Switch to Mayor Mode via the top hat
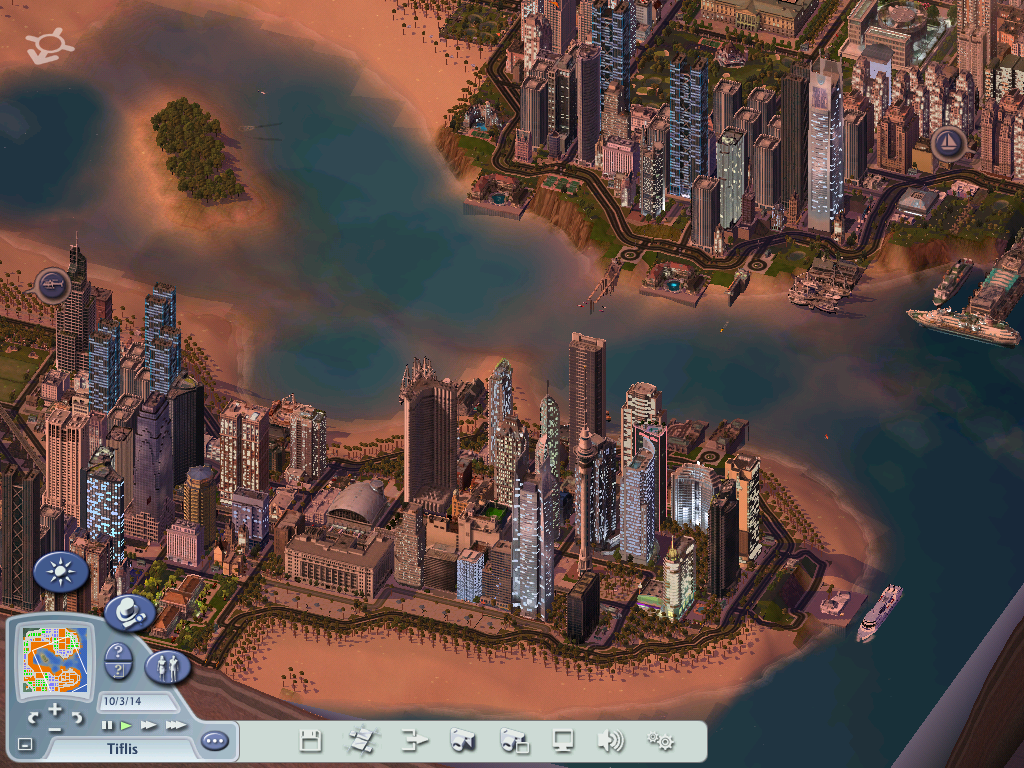The height and width of the screenshot is (768, 1024). 129,612
